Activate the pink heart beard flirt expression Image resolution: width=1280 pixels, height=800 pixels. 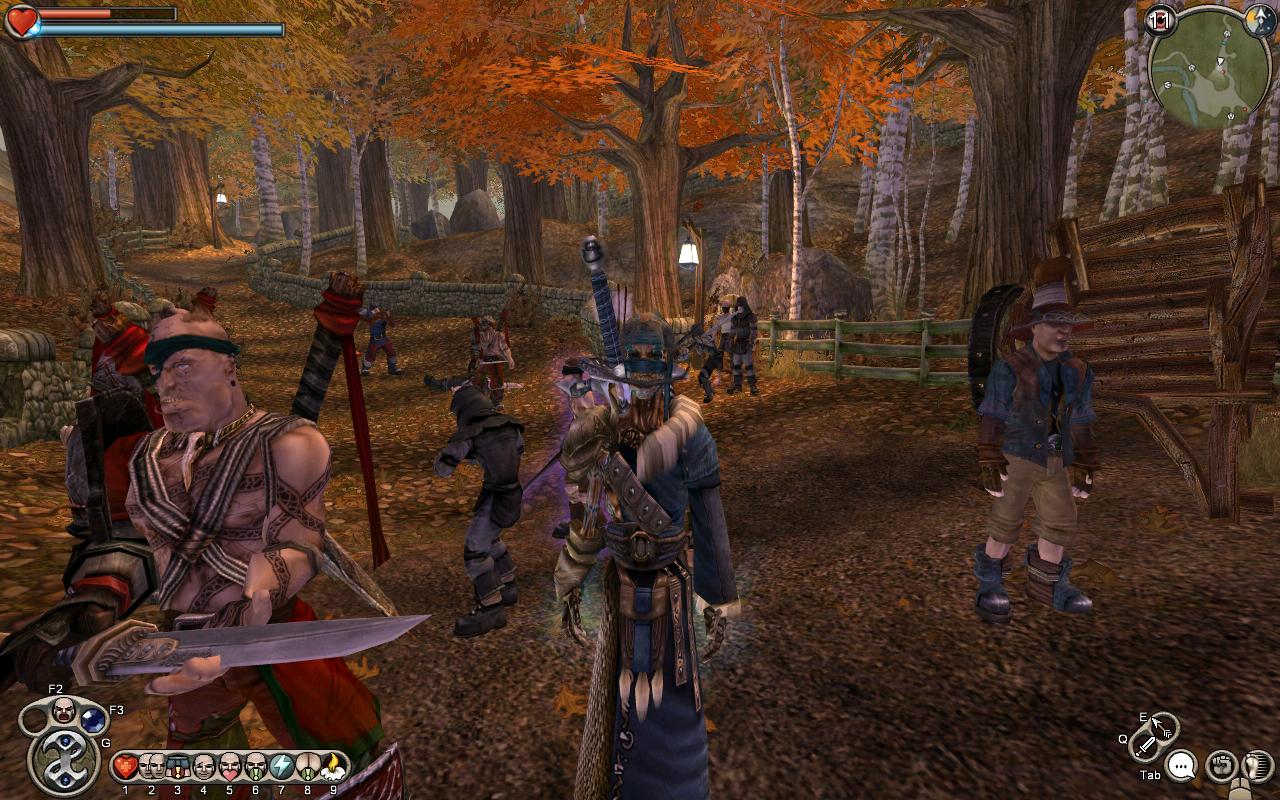click(229, 767)
